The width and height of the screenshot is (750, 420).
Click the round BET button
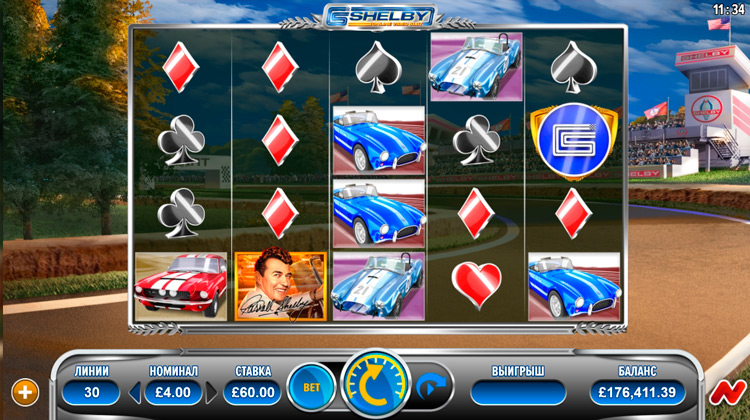coord(311,387)
